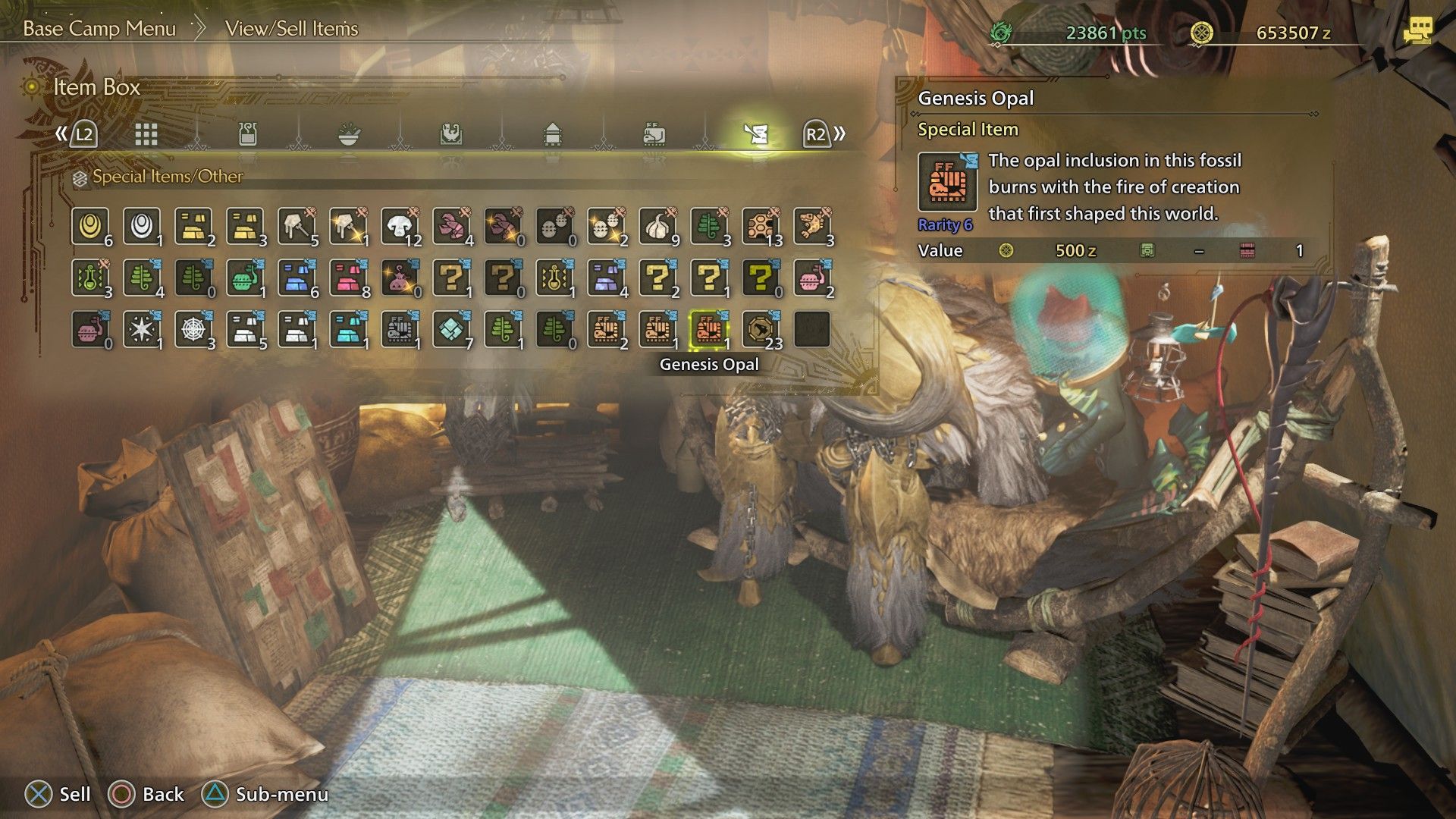Select the Golden Egg stack of 6
Viewport: 1456px width, 819px height.
click(92, 224)
